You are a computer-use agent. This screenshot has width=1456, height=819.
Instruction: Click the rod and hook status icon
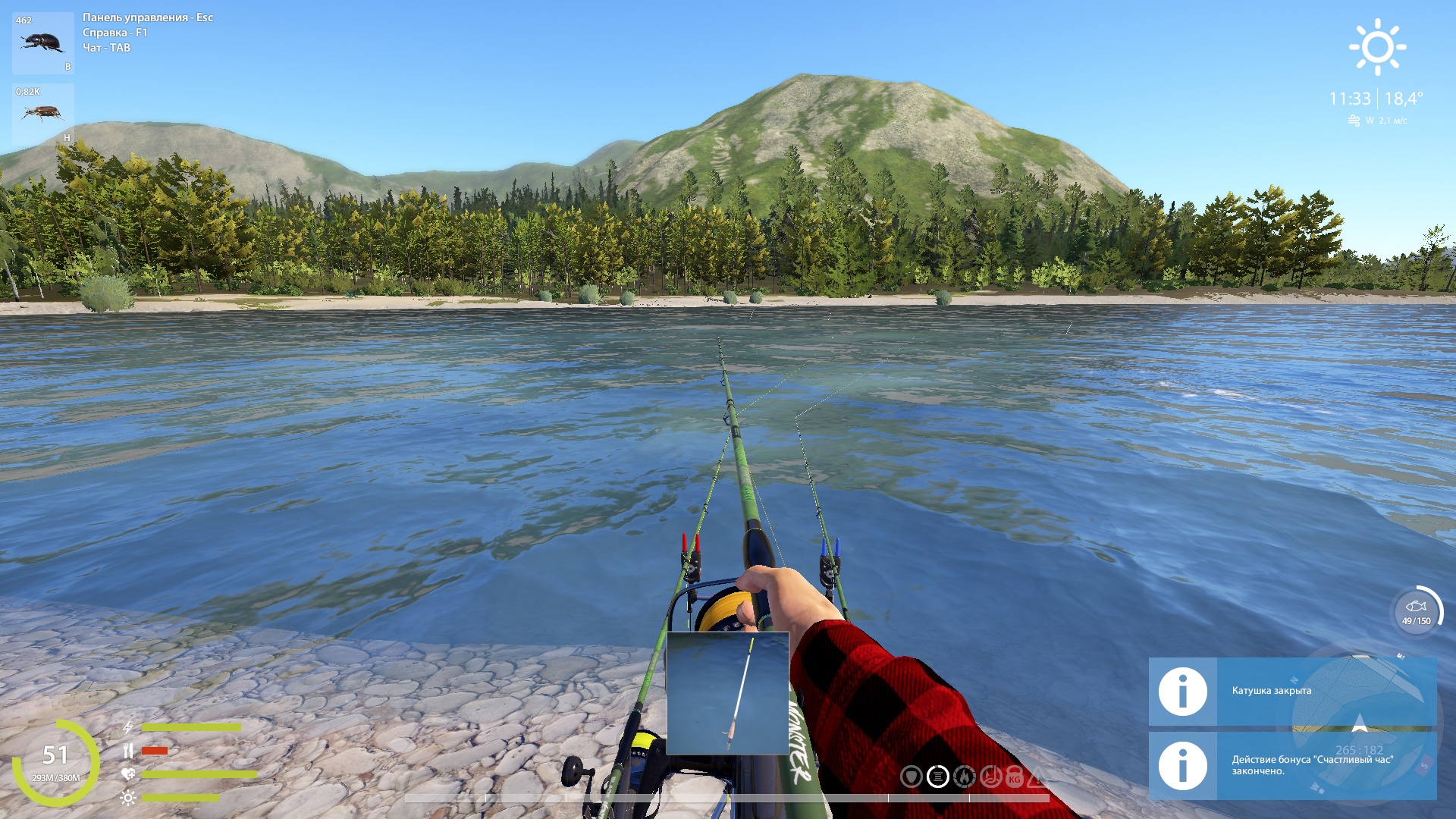pyautogui.click(x=990, y=777)
